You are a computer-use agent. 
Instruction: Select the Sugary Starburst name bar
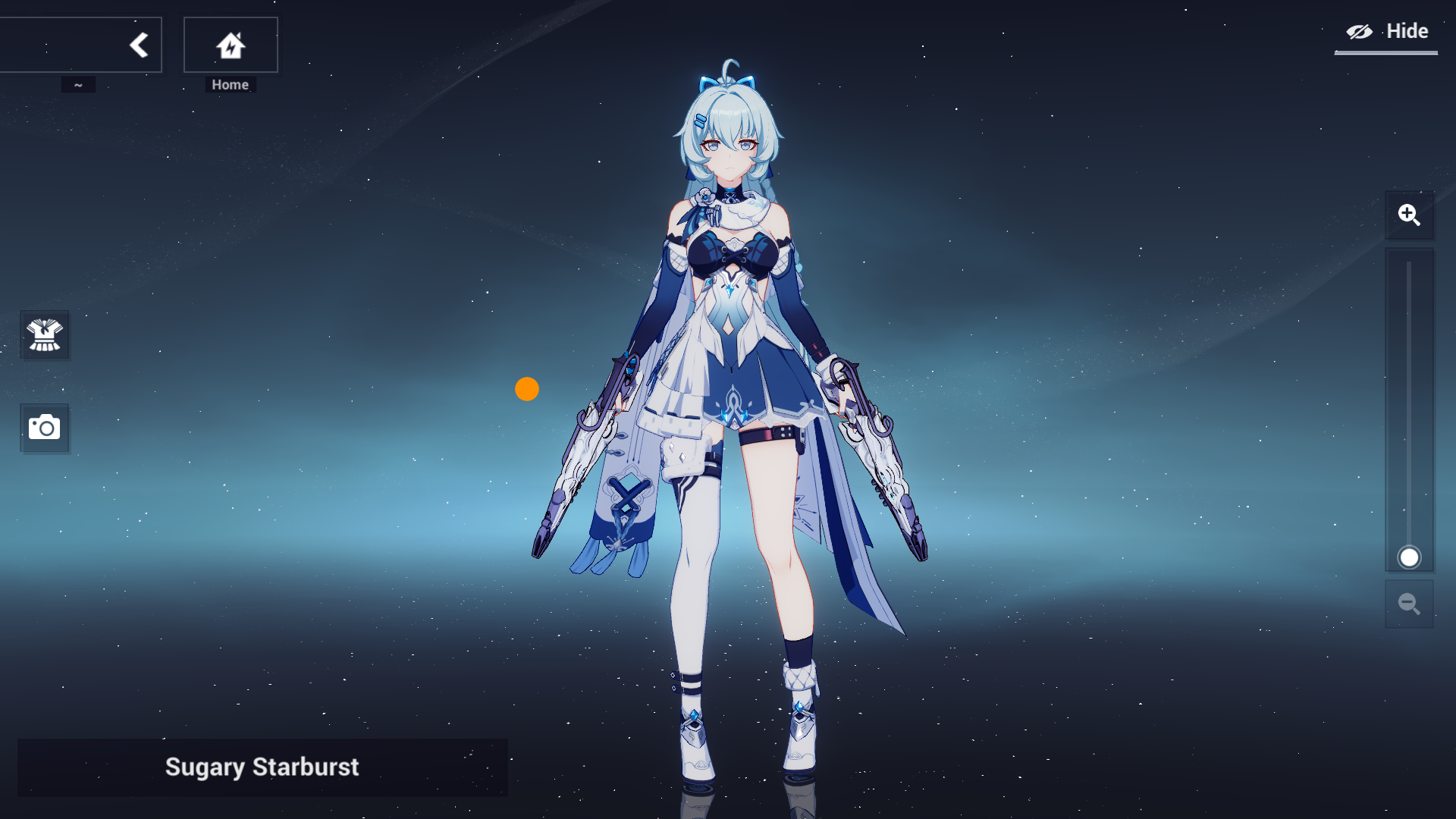(x=263, y=767)
